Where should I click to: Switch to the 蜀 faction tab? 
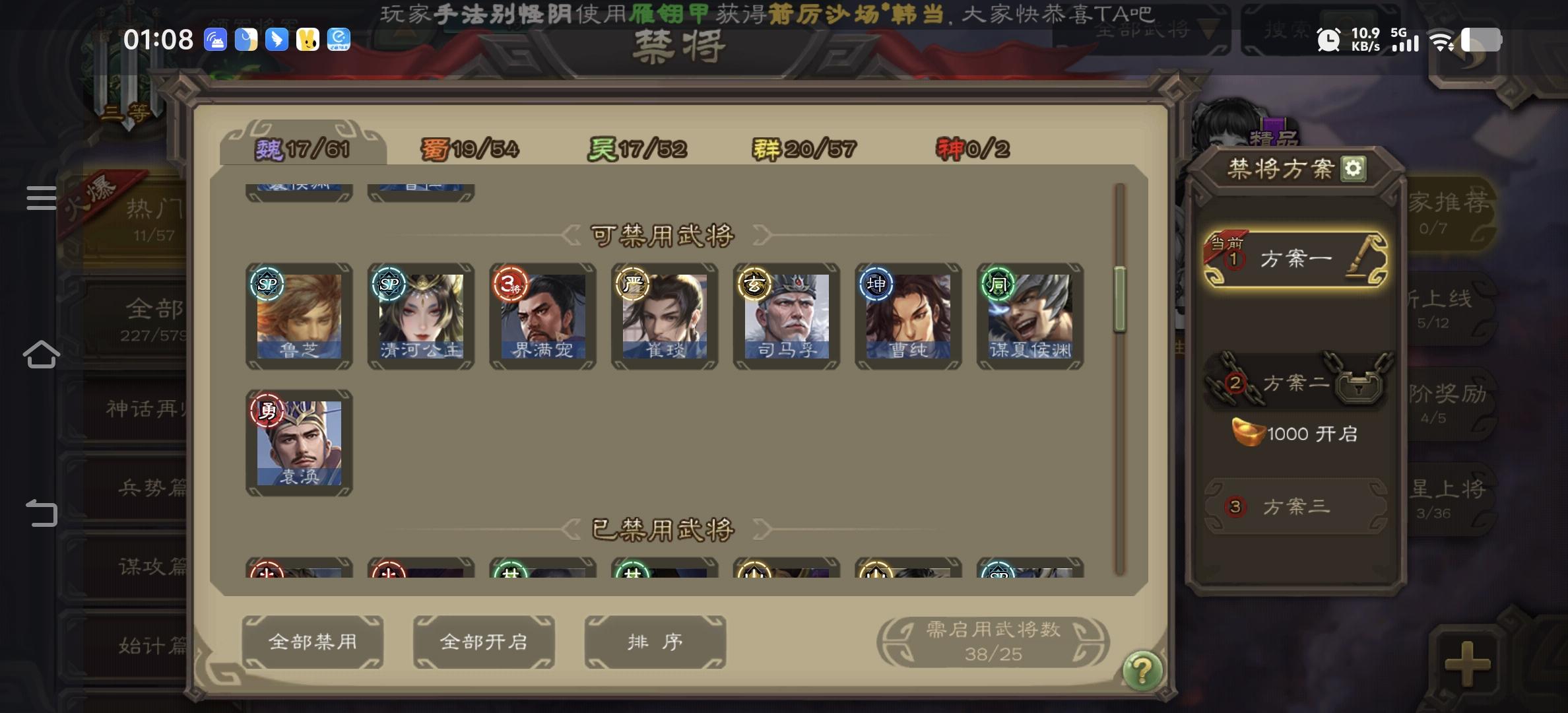tap(470, 148)
